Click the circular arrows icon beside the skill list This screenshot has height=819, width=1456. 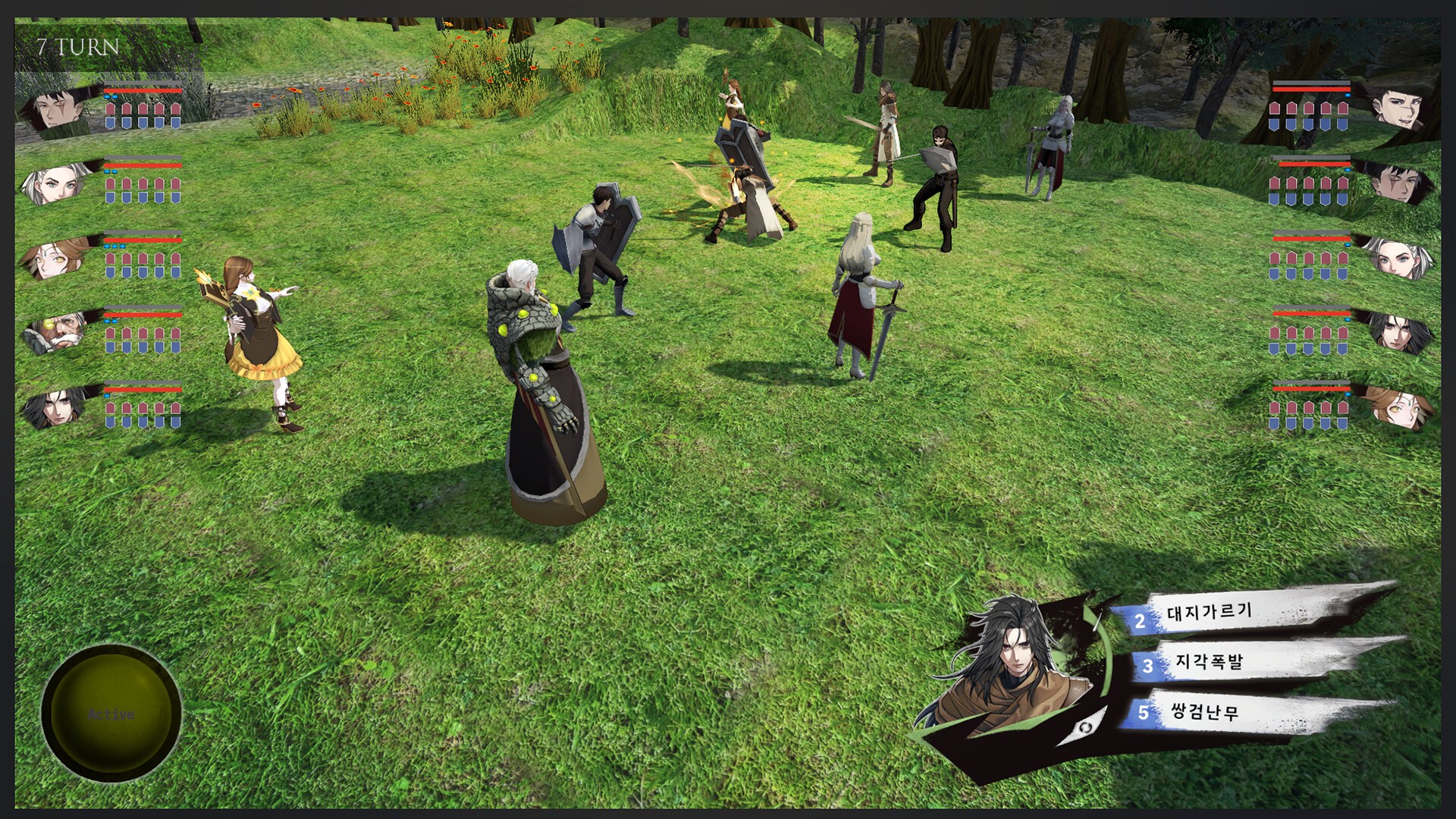[x=1085, y=728]
